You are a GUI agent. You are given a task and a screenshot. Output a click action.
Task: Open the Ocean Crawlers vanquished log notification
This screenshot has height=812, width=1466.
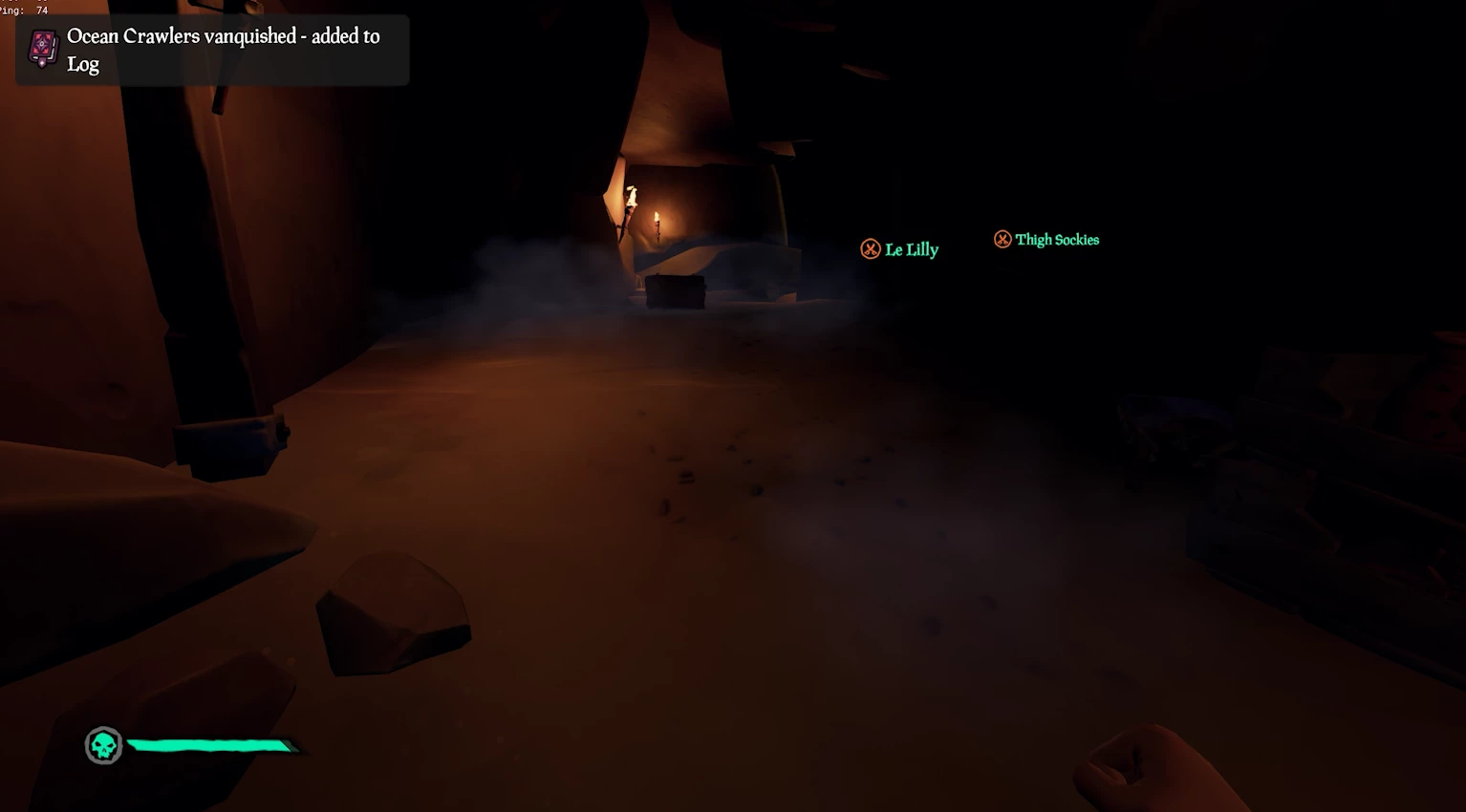pyautogui.click(x=212, y=50)
